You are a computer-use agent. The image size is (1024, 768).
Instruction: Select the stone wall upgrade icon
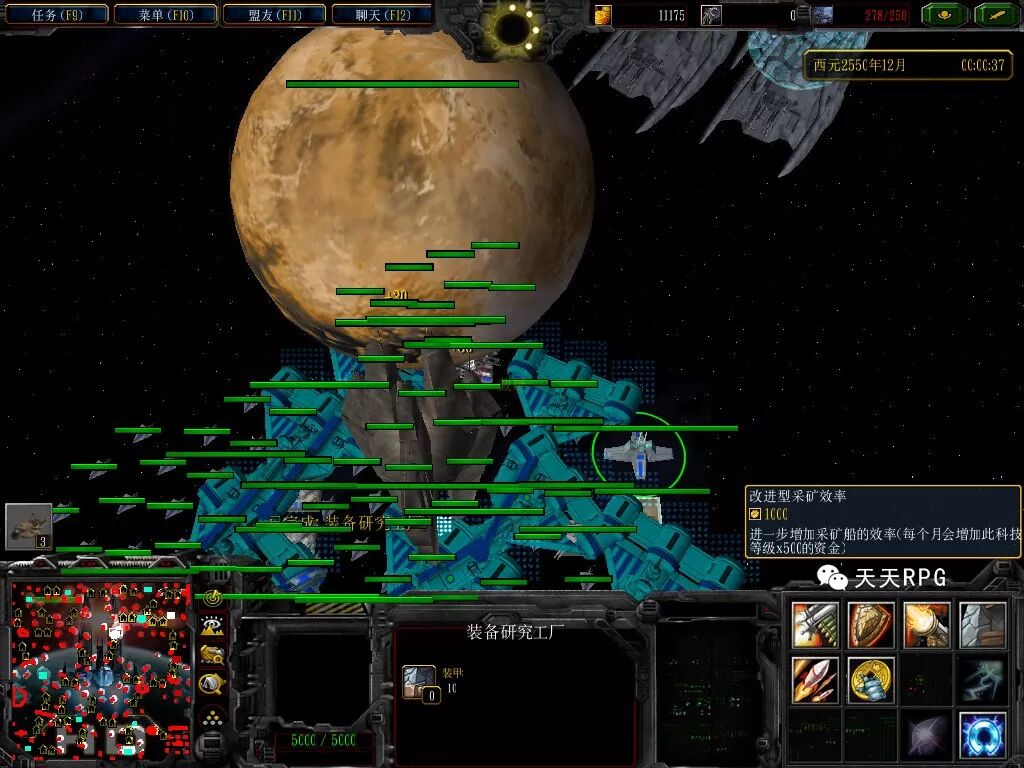pyautogui.click(x=981, y=625)
